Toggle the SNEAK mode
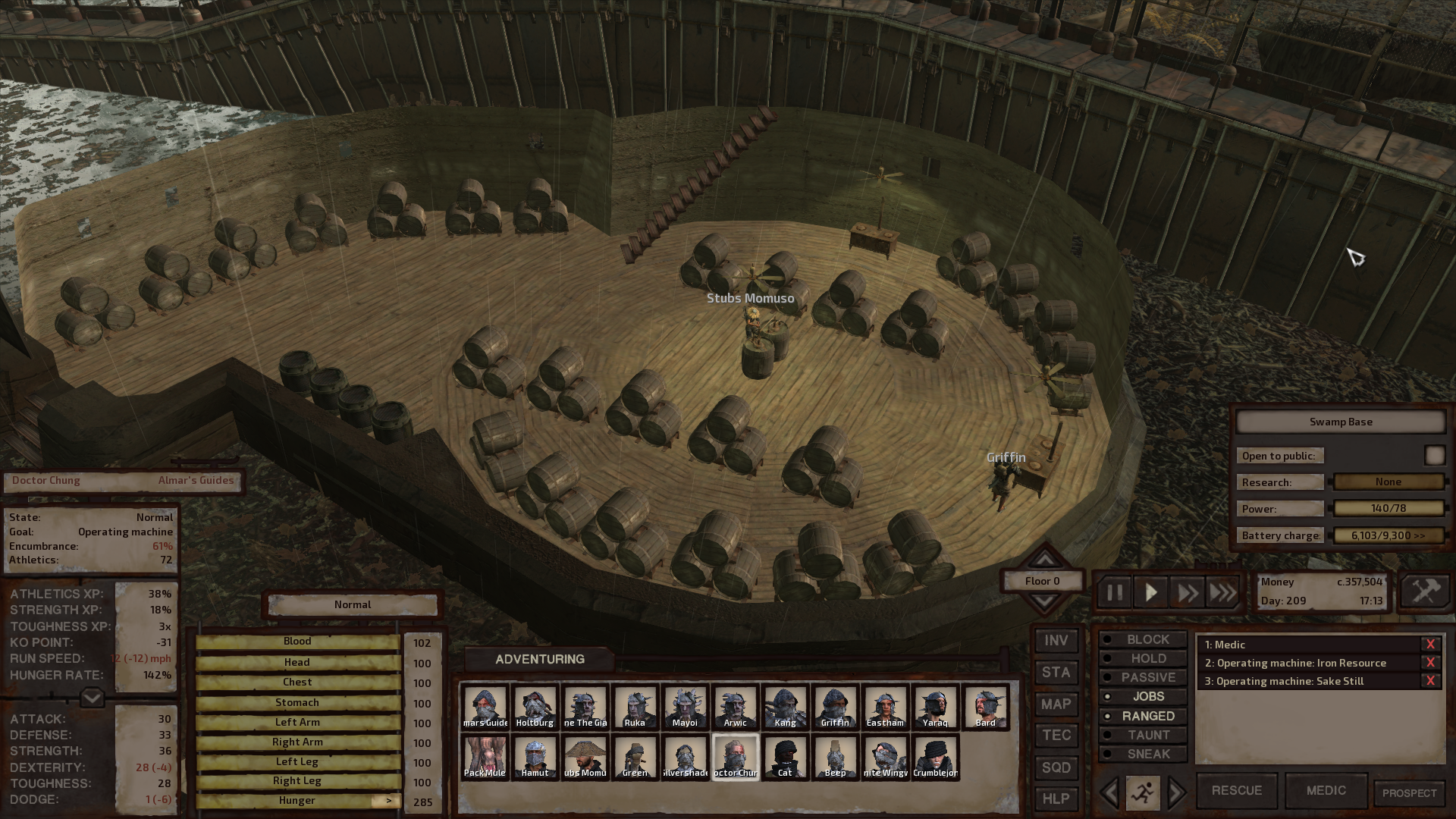Screen dimensions: 1456x819 (x=1147, y=754)
